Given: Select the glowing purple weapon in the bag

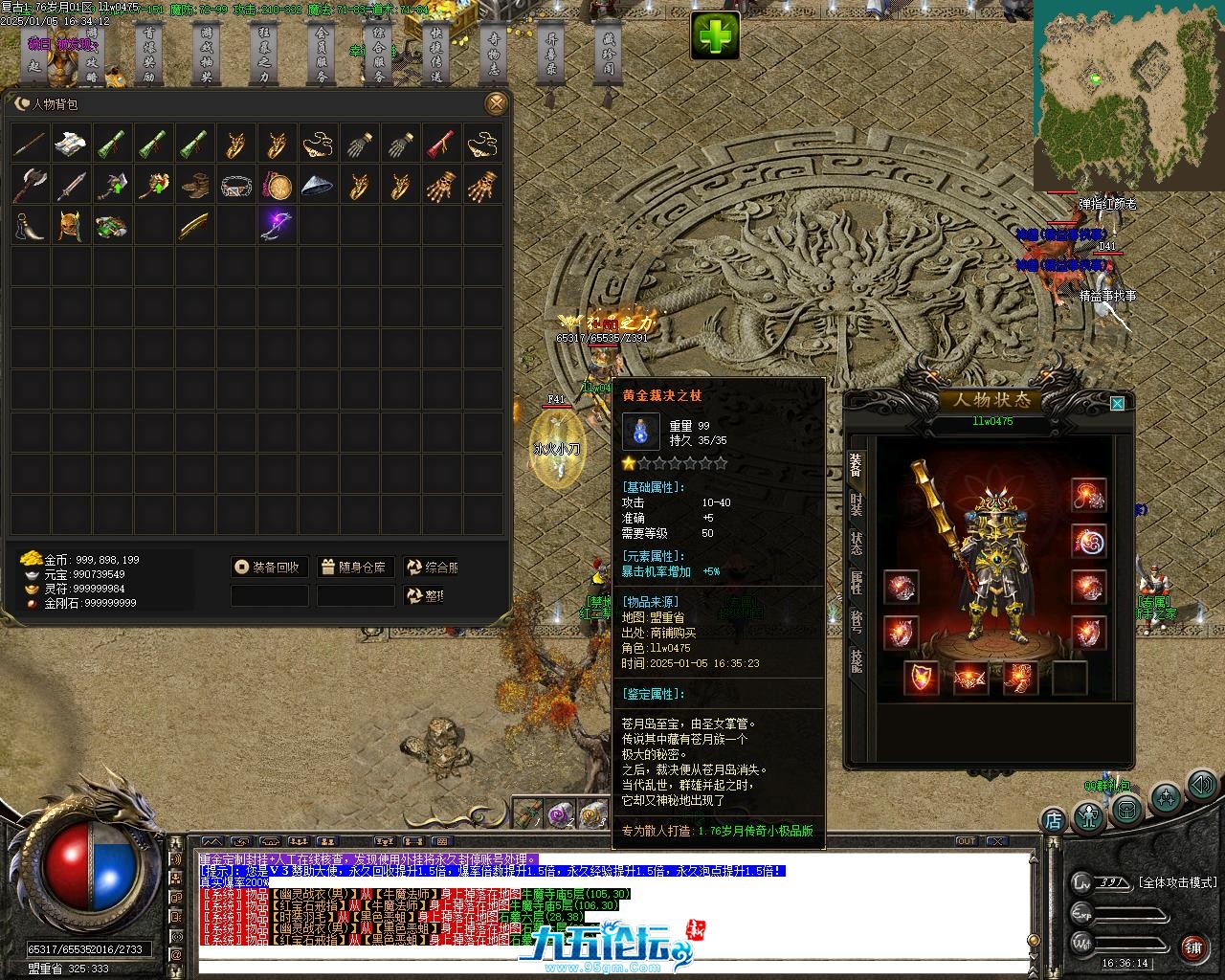Looking at the screenshot, I should (277, 225).
